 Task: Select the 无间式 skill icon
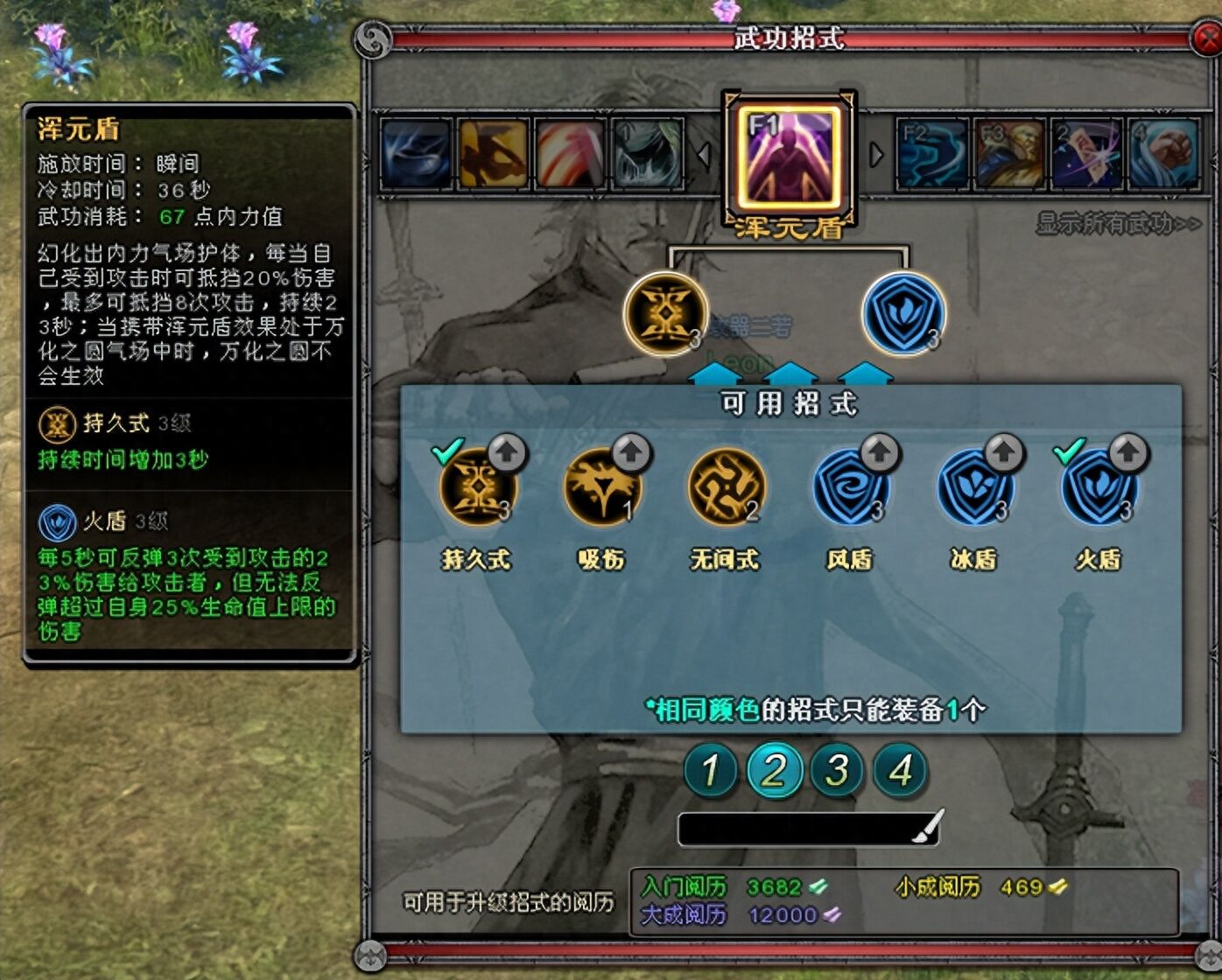point(726,491)
